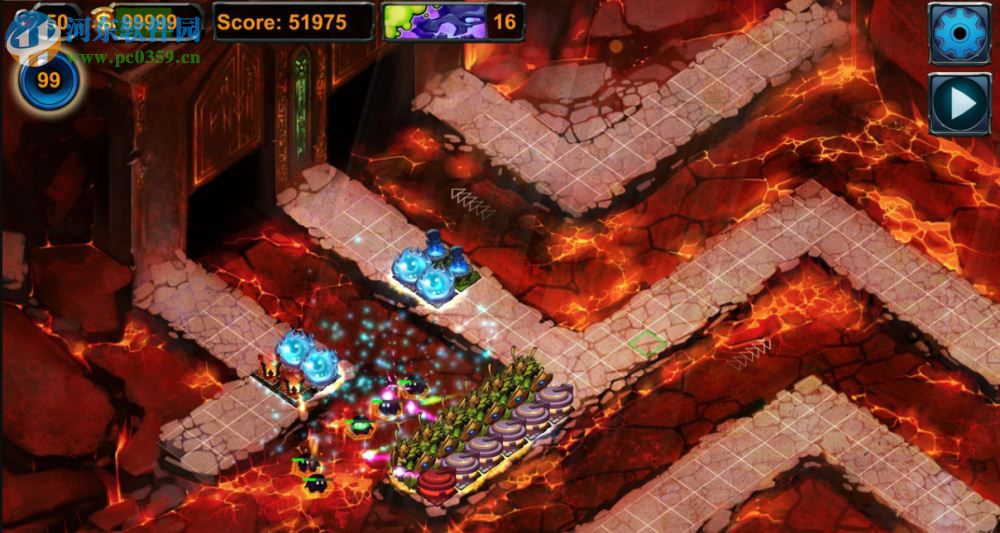This screenshot has width=1000, height=533.
Task: Open the gear settings menu
Action: click(x=959, y=34)
